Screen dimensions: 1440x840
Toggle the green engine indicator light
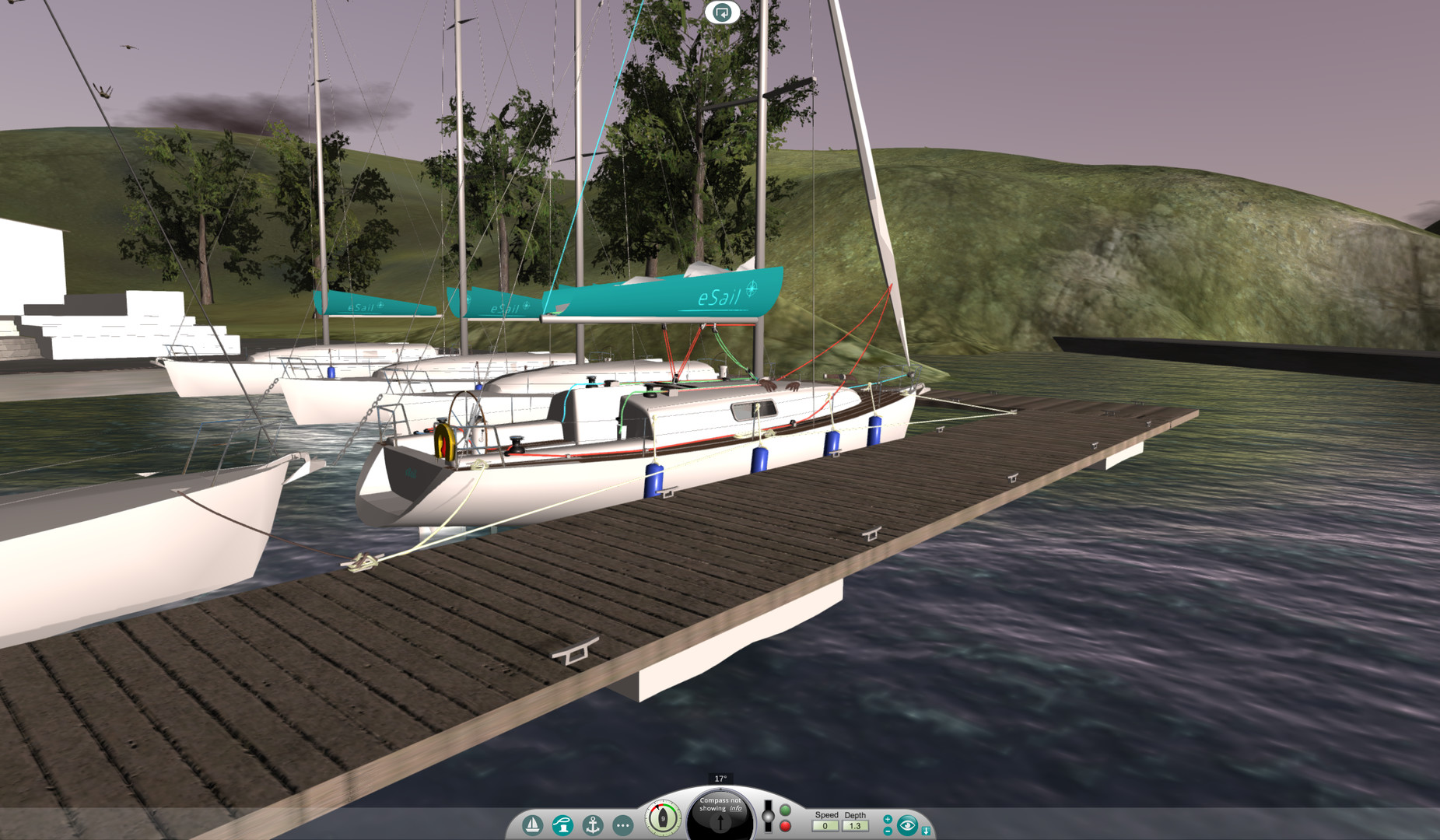click(784, 810)
